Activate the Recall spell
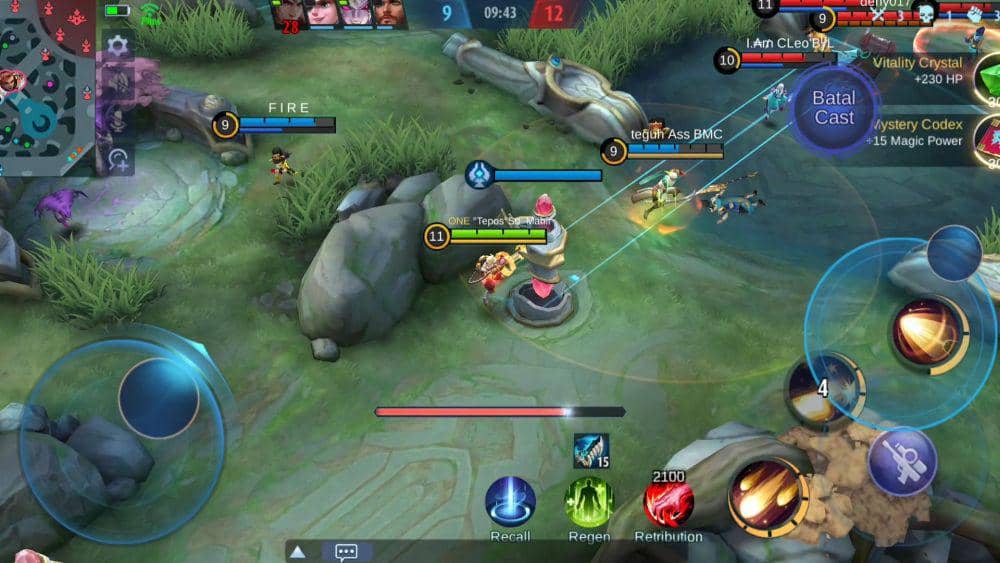This screenshot has height=563, width=1000. 510,502
